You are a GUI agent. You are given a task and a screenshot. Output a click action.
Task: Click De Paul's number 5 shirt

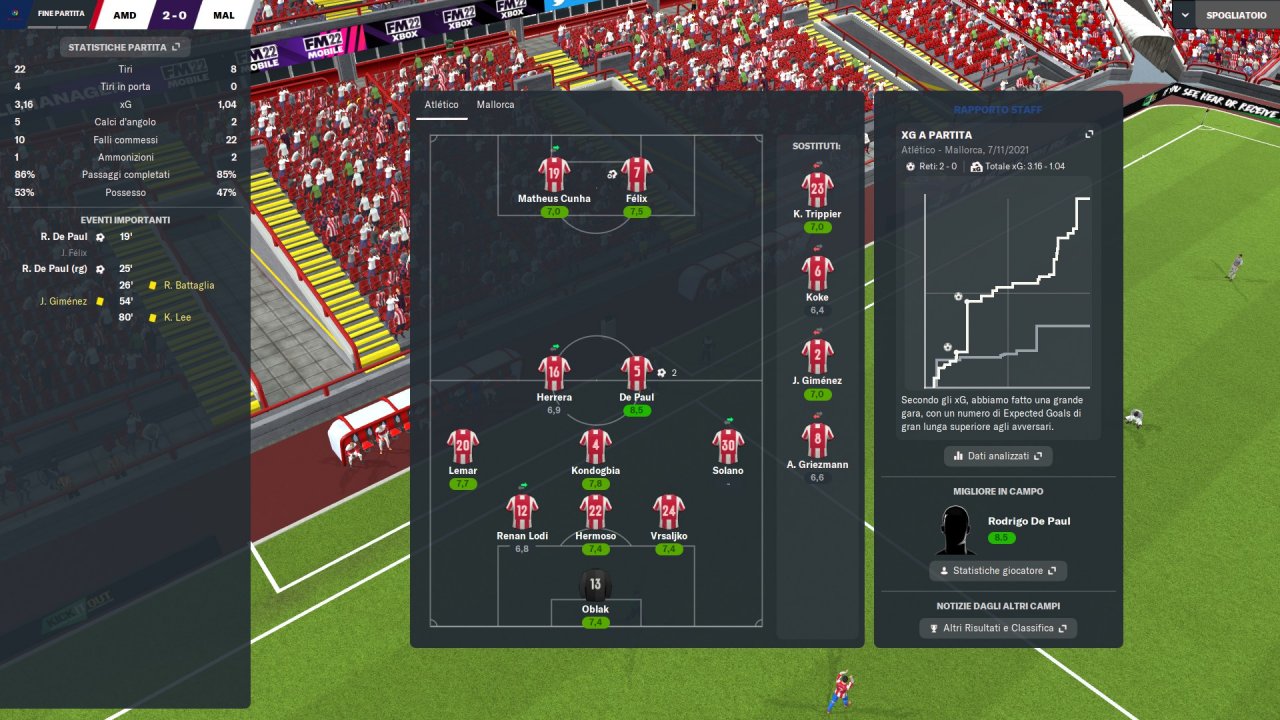pos(636,373)
